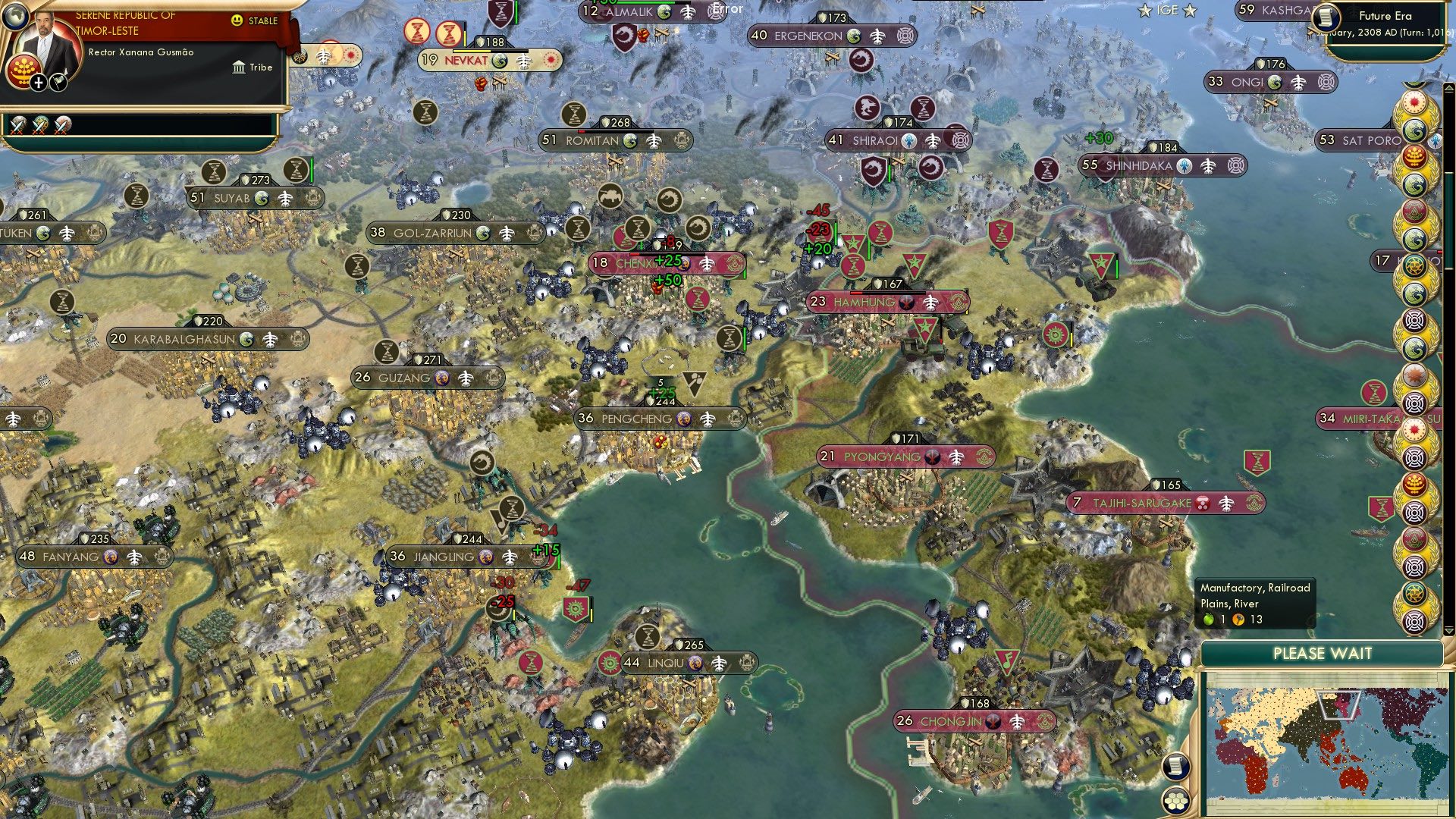The height and width of the screenshot is (819, 1456).
Task: Click the red Timor-Leste civilization emblem
Action: (23, 70)
